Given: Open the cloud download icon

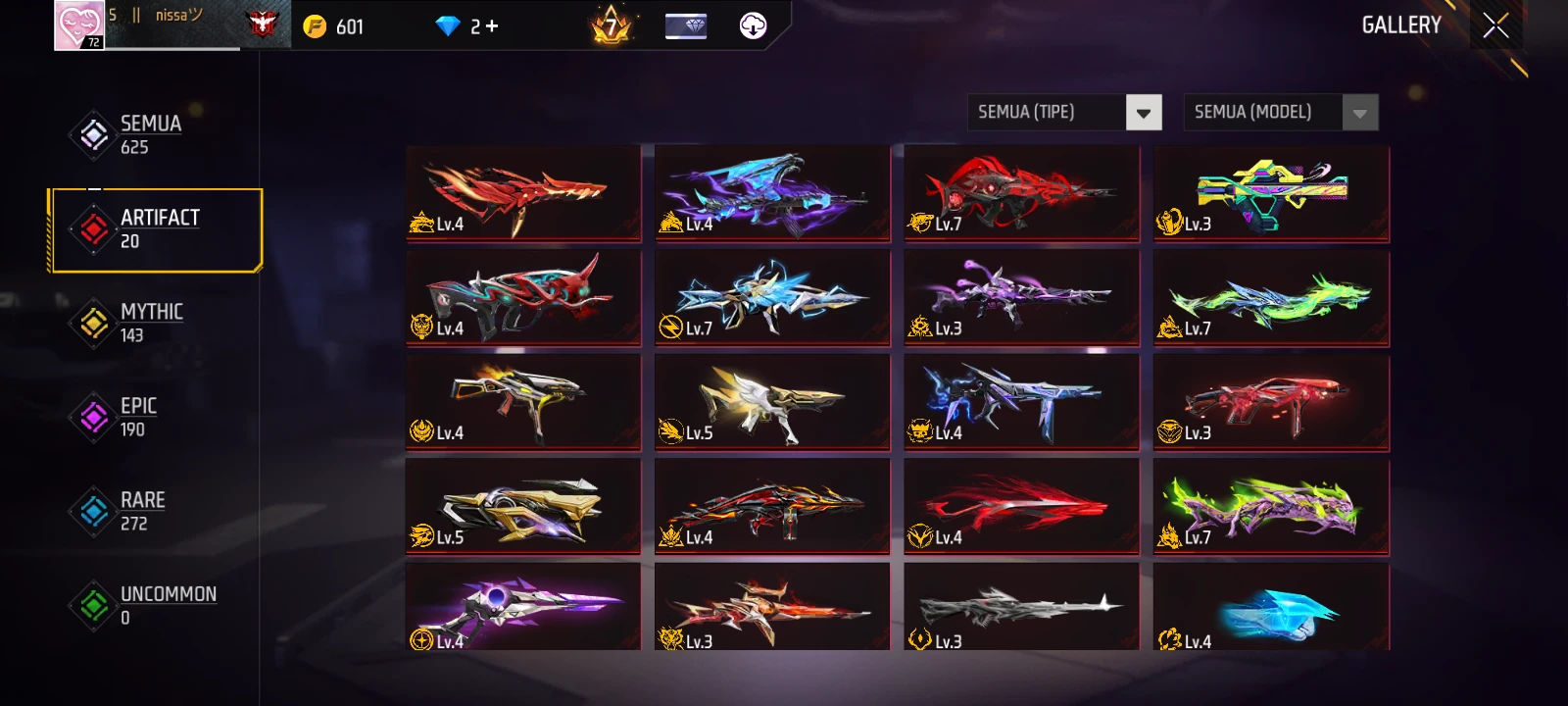Looking at the screenshot, I should click(x=753, y=25).
